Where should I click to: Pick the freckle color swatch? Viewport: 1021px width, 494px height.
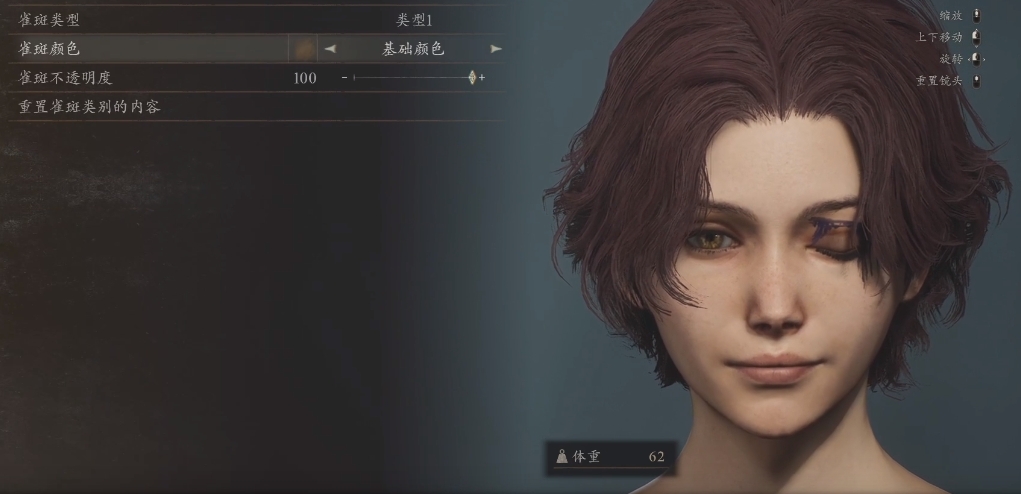click(302, 48)
